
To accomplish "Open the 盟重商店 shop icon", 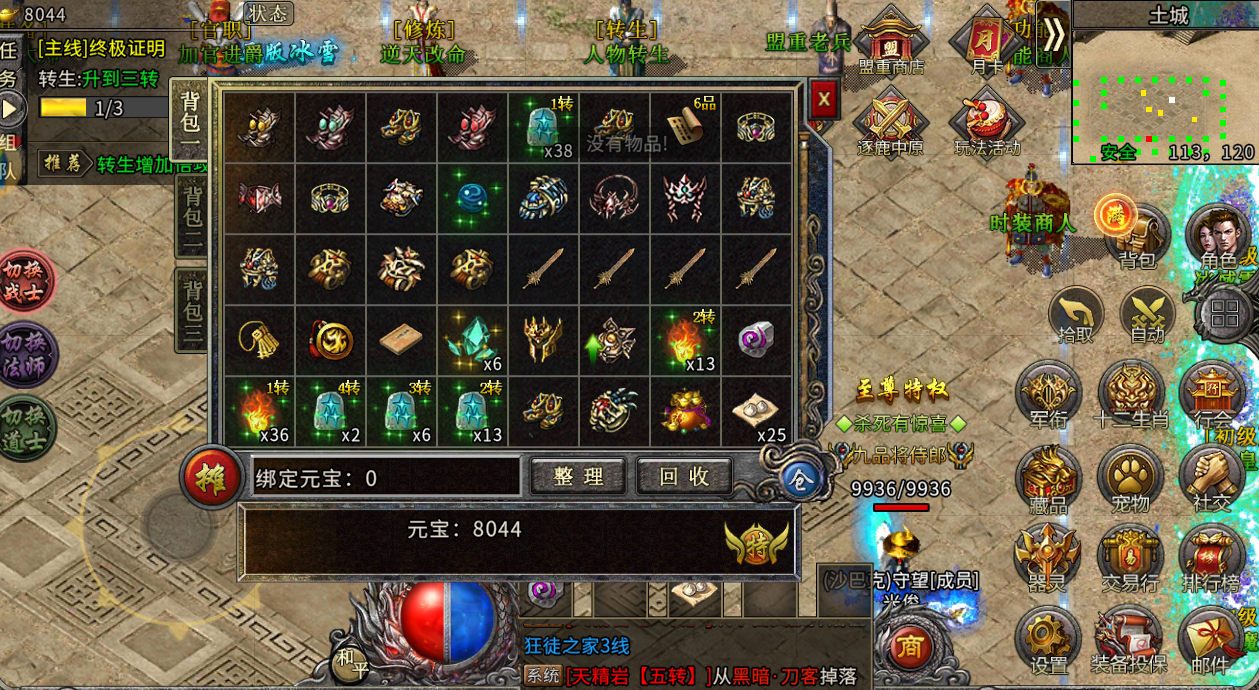I will pos(890,44).
